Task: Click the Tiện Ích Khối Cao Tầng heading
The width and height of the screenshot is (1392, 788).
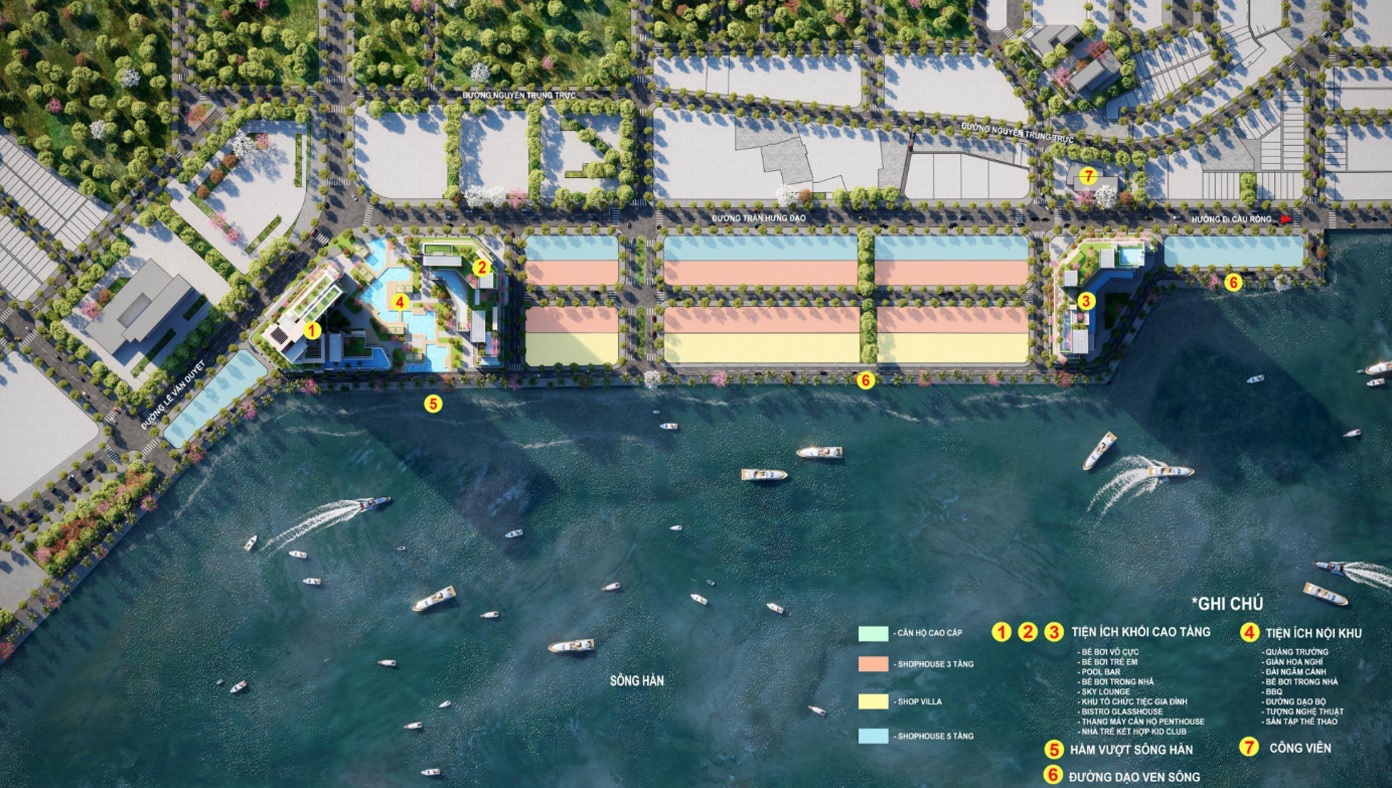Action: click(x=1140, y=632)
